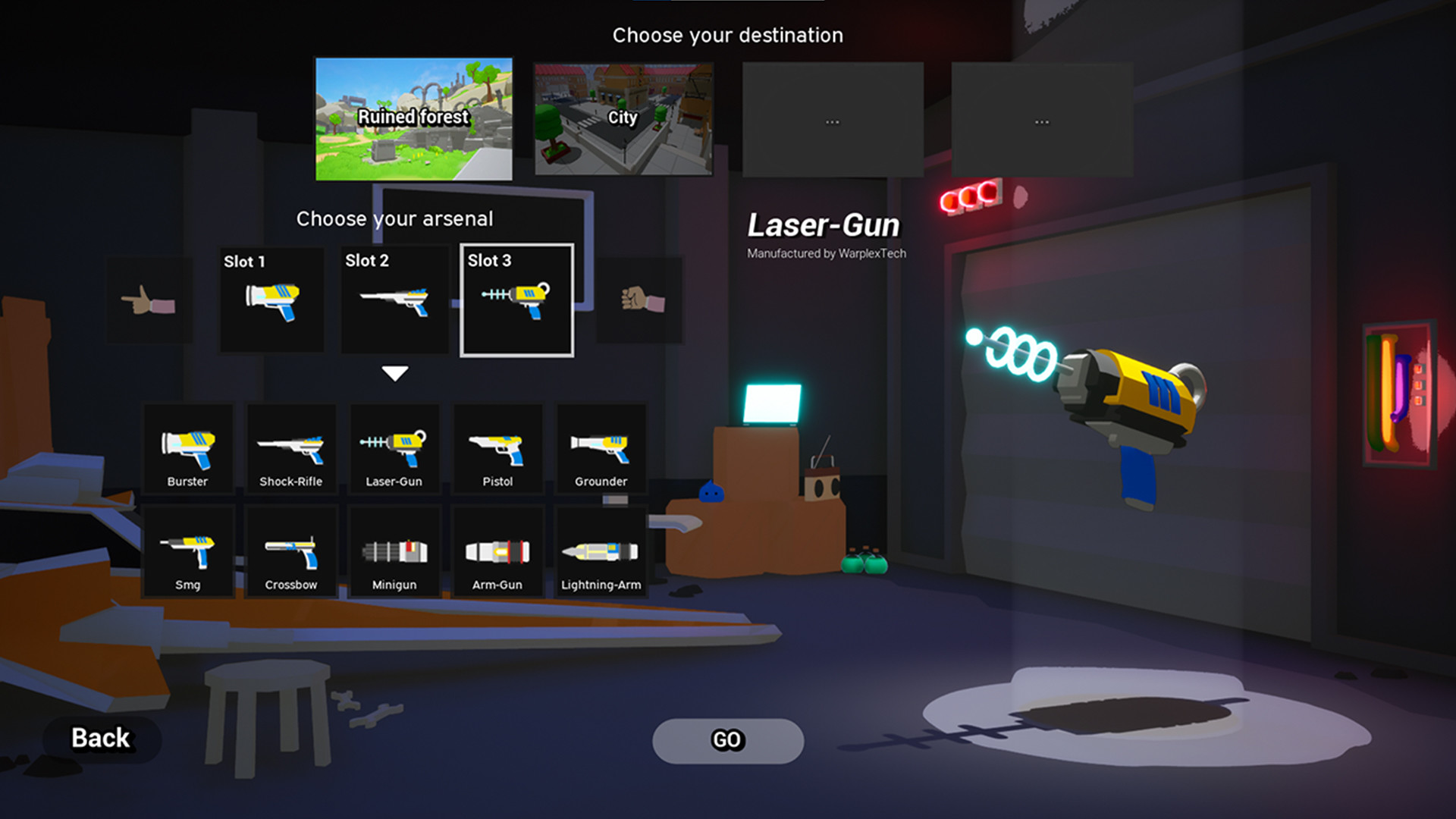The height and width of the screenshot is (819, 1456).
Task: Choose the Ruined forest destination
Action: coord(413,119)
